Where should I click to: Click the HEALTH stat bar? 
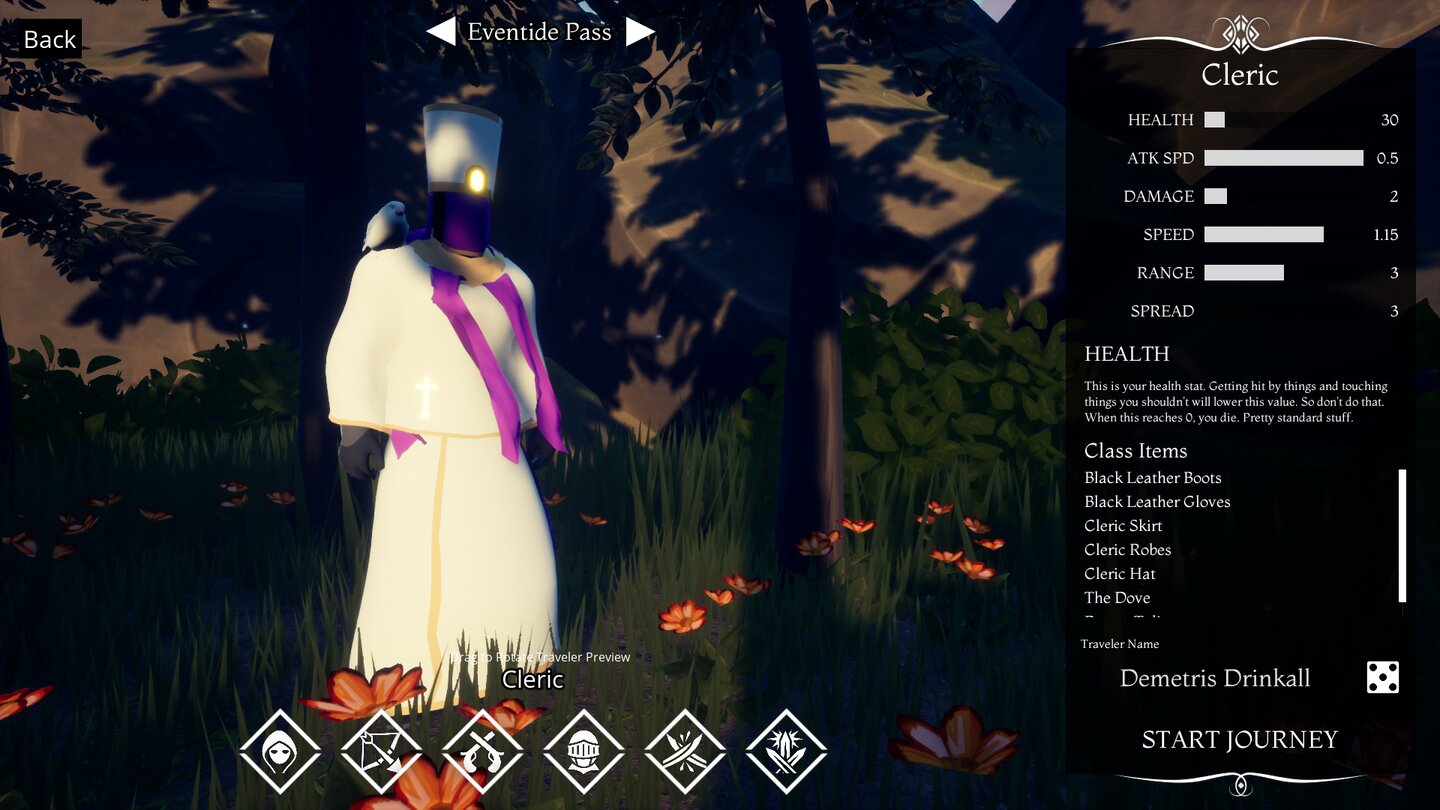tap(1213, 119)
